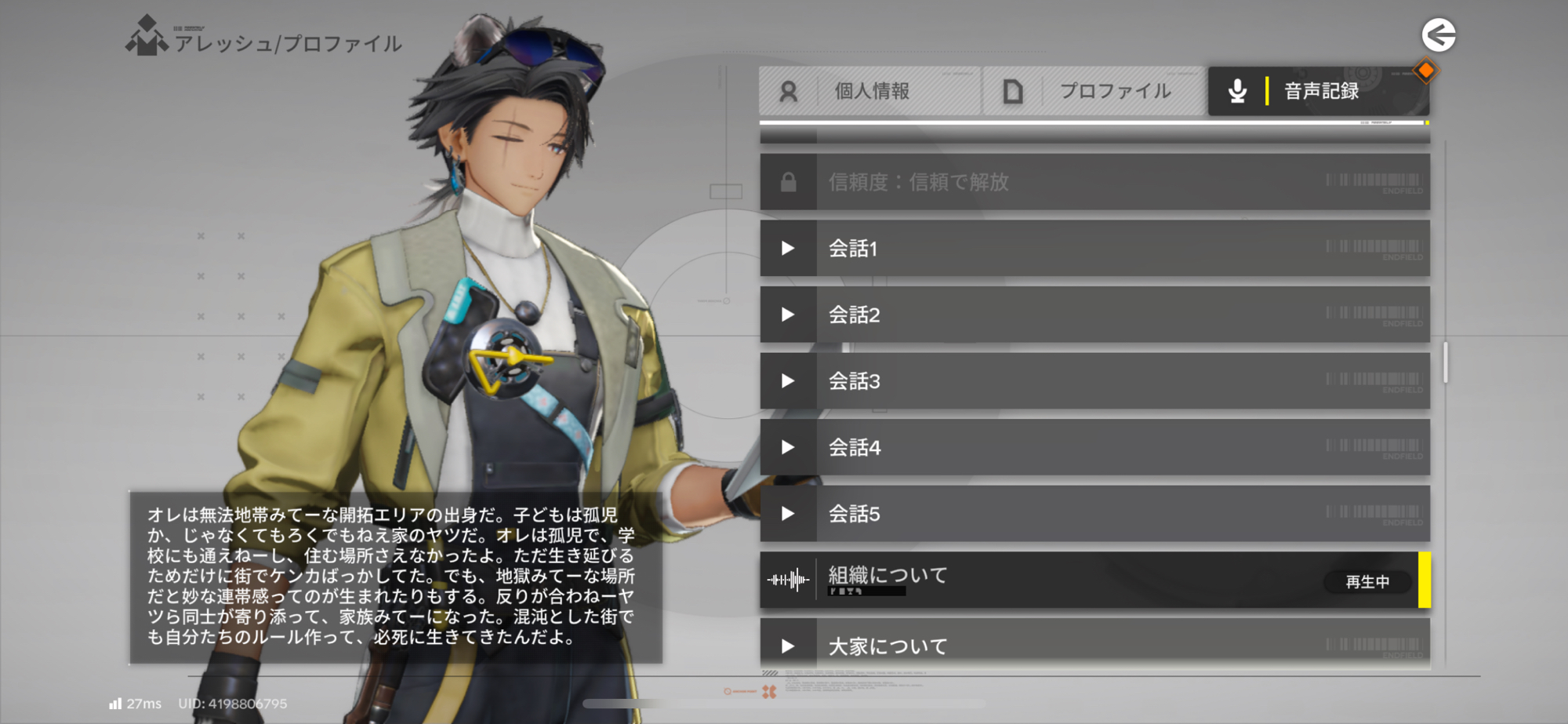Screen dimensions: 1568x724
Task: Select the locked 信頼度 voice entry
Action: (1094, 182)
